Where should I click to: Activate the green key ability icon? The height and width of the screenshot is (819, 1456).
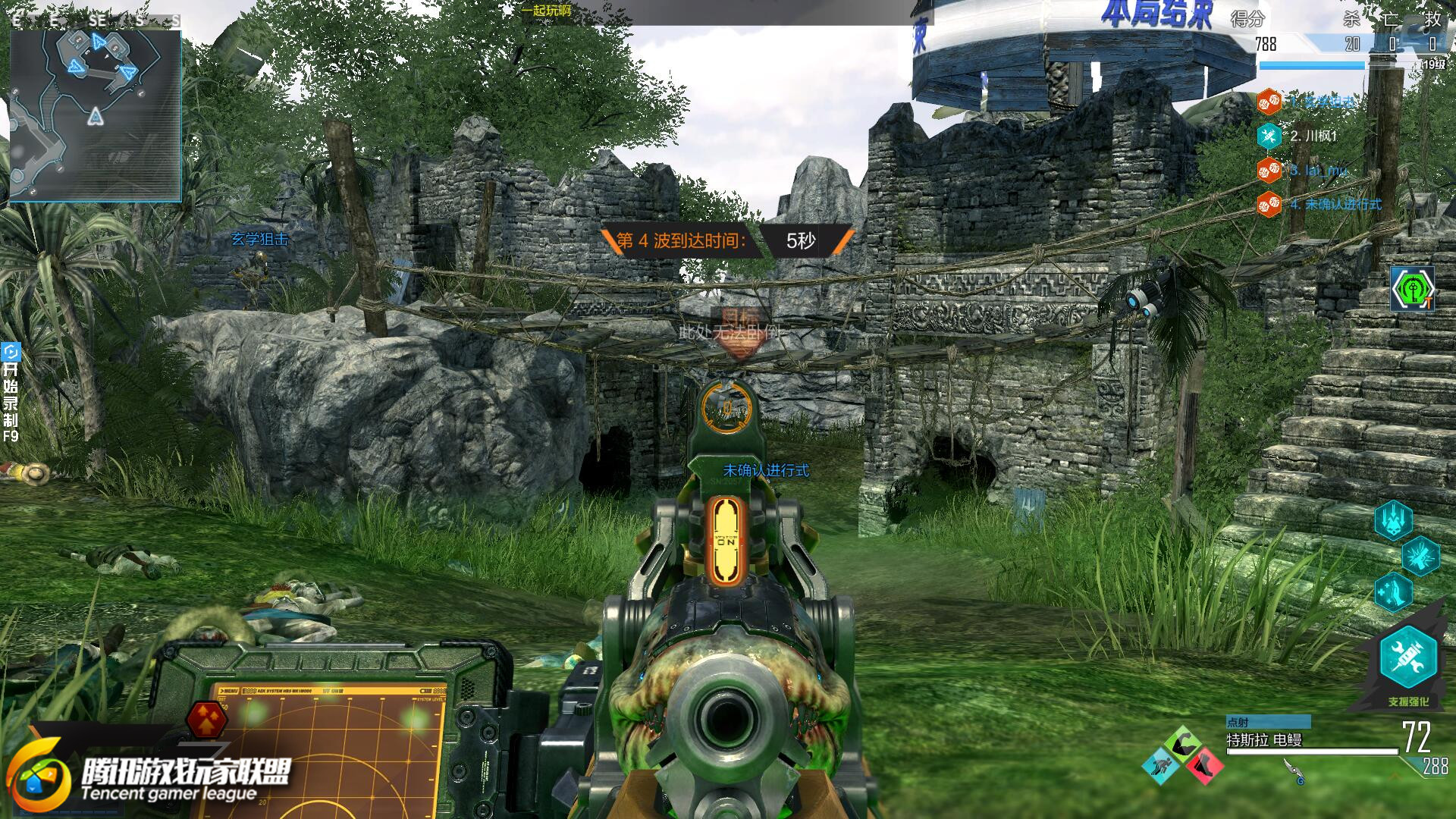(x=1412, y=289)
